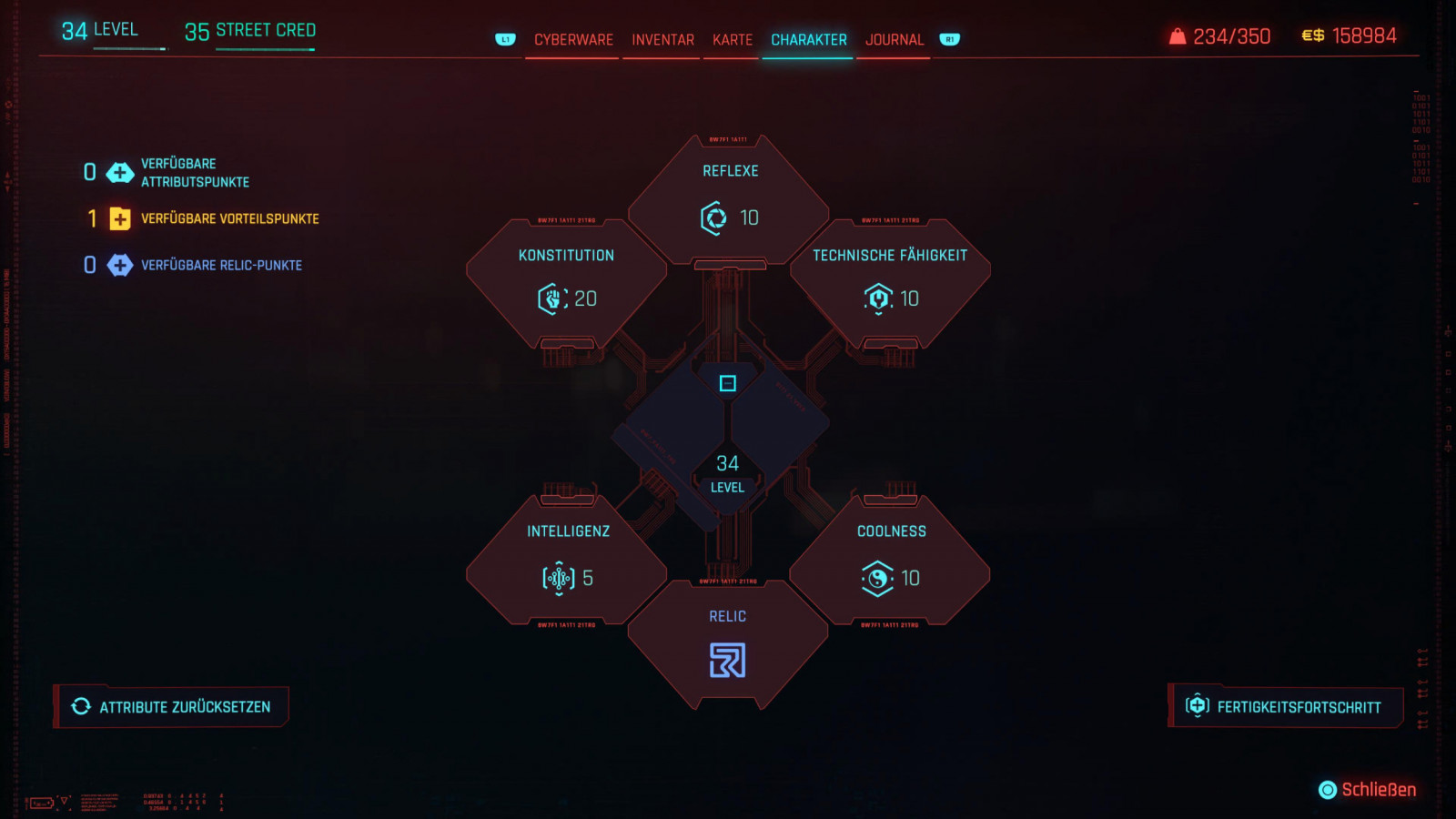
Task: Select the Charakter tab
Action: click(x=808, y=40)
